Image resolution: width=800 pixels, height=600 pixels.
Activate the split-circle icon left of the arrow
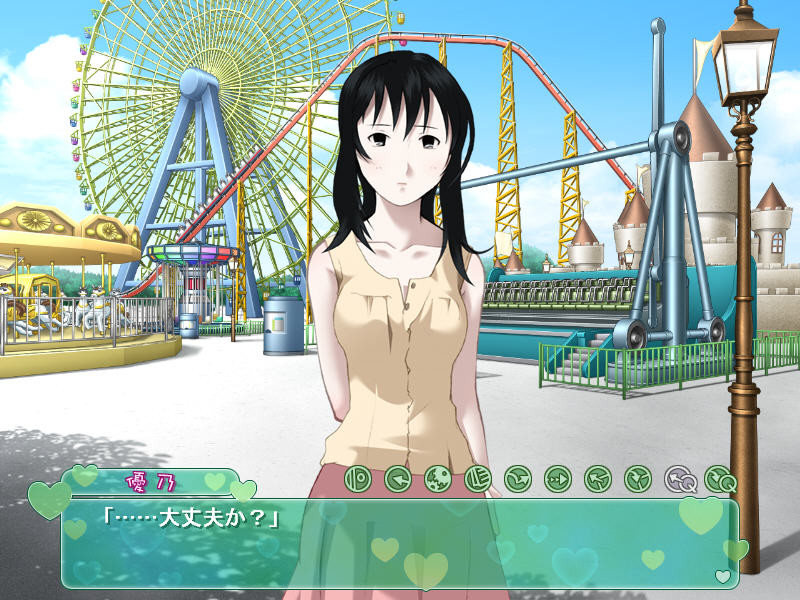tap(357, 479)
